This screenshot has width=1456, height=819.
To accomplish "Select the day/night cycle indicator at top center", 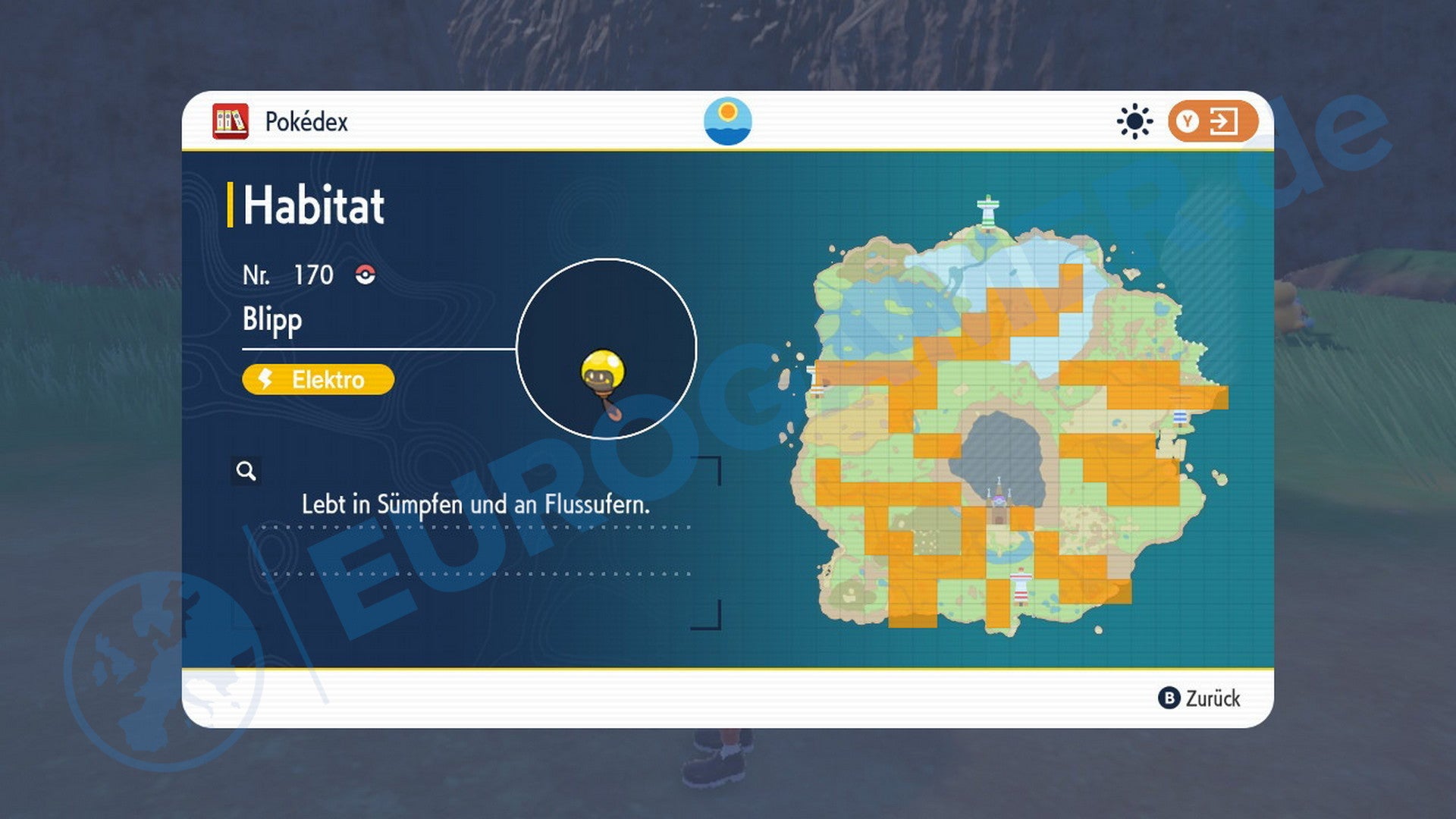I will (728, 121).
